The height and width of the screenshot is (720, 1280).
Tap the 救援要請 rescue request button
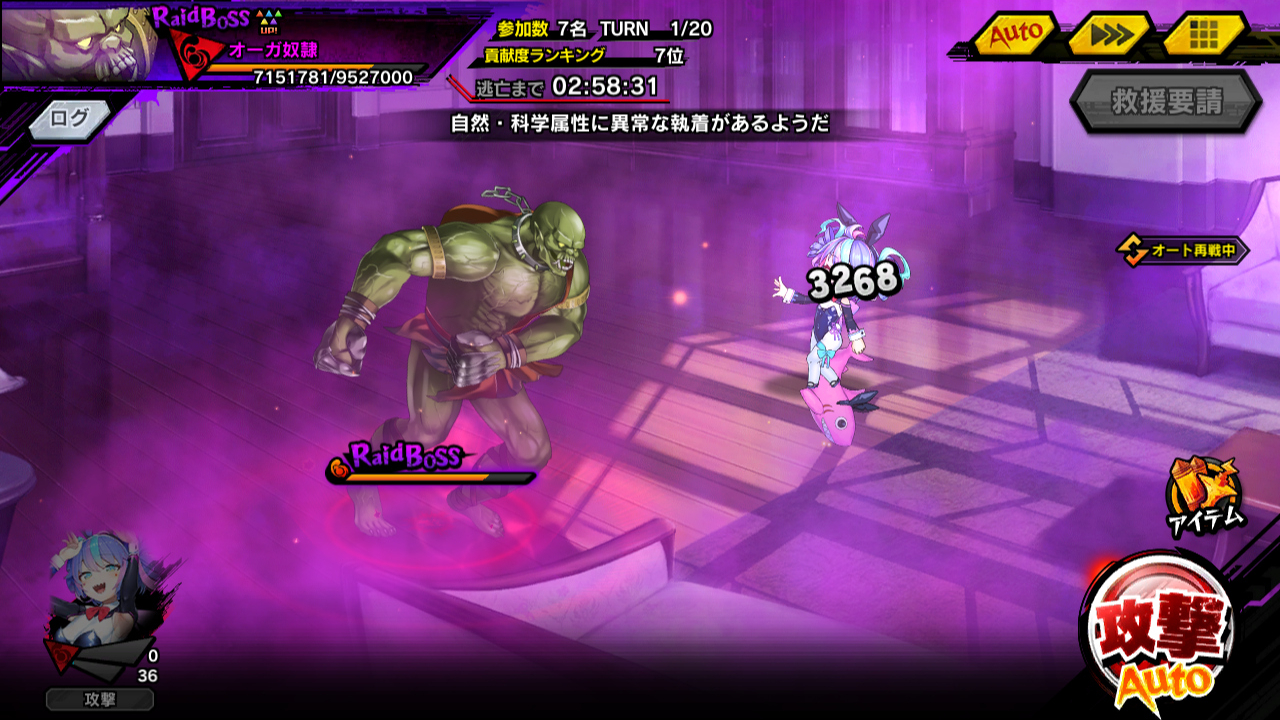click(x=1166, y=102)
